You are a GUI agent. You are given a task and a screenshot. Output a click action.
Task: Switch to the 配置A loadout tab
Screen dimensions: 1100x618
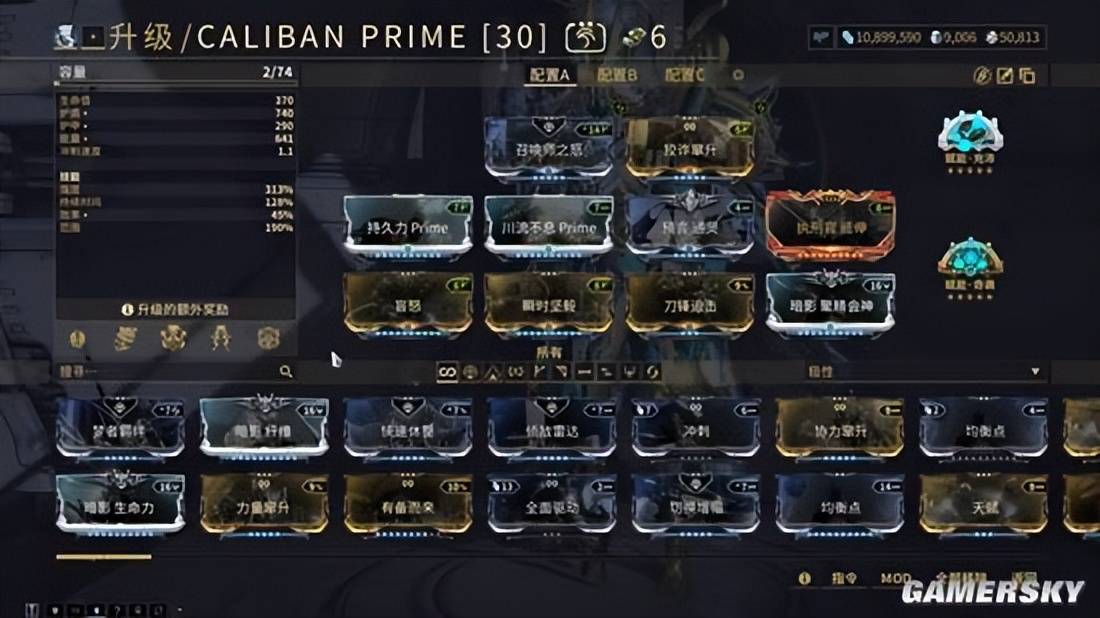pos(550,75)
